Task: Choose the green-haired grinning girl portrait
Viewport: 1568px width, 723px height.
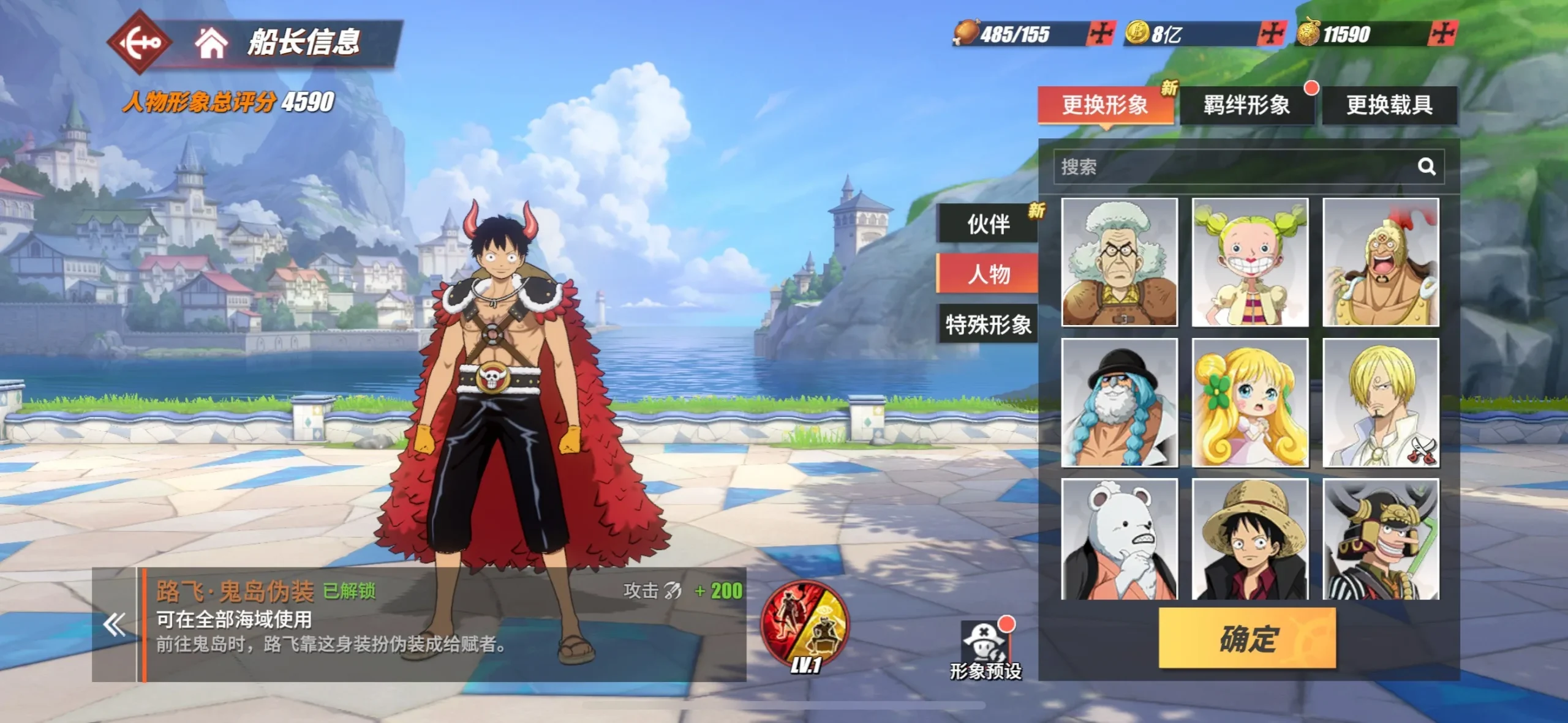Action: click(1249, 262)
